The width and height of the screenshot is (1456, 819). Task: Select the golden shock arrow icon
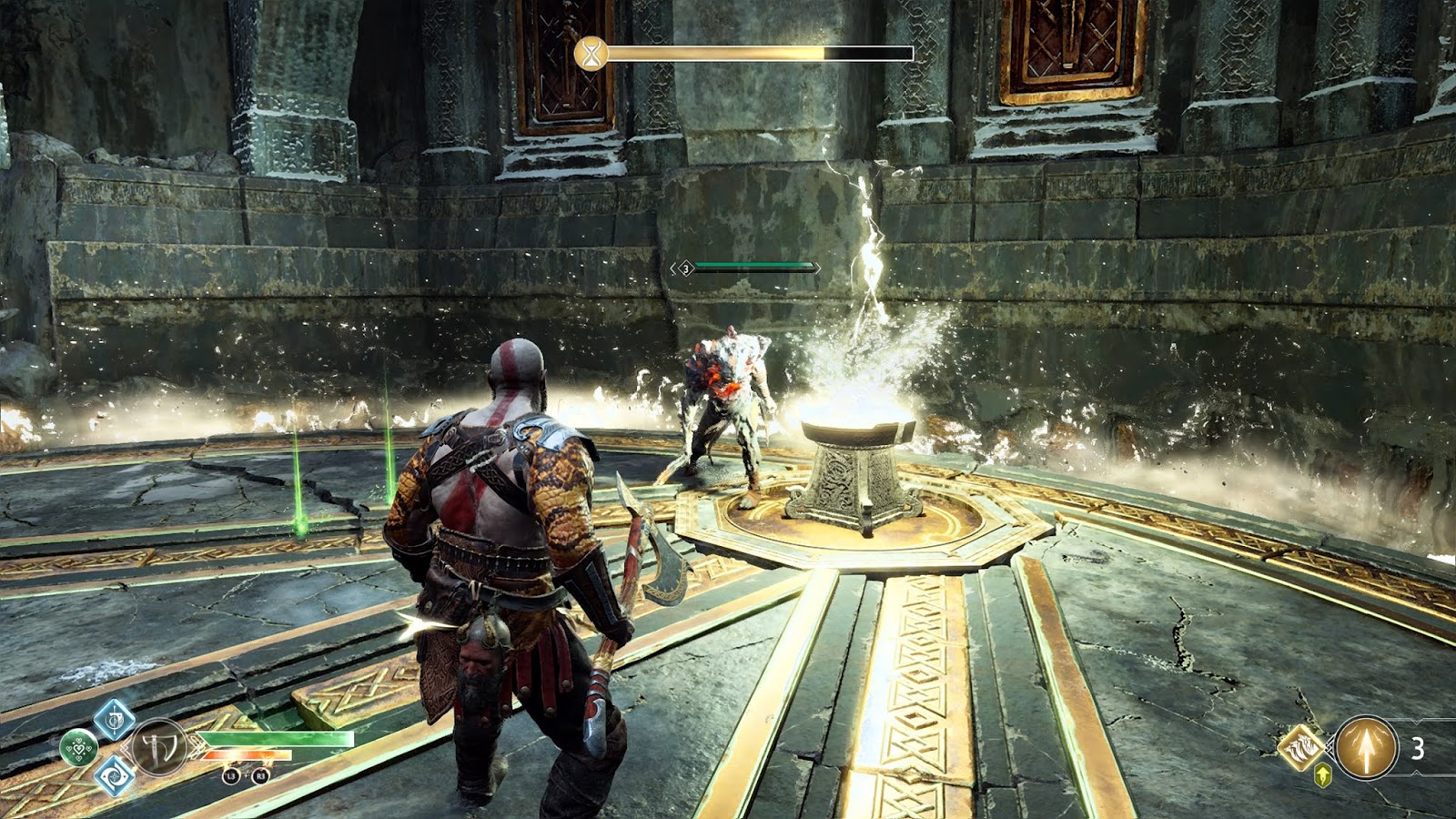coord(1366,748)
